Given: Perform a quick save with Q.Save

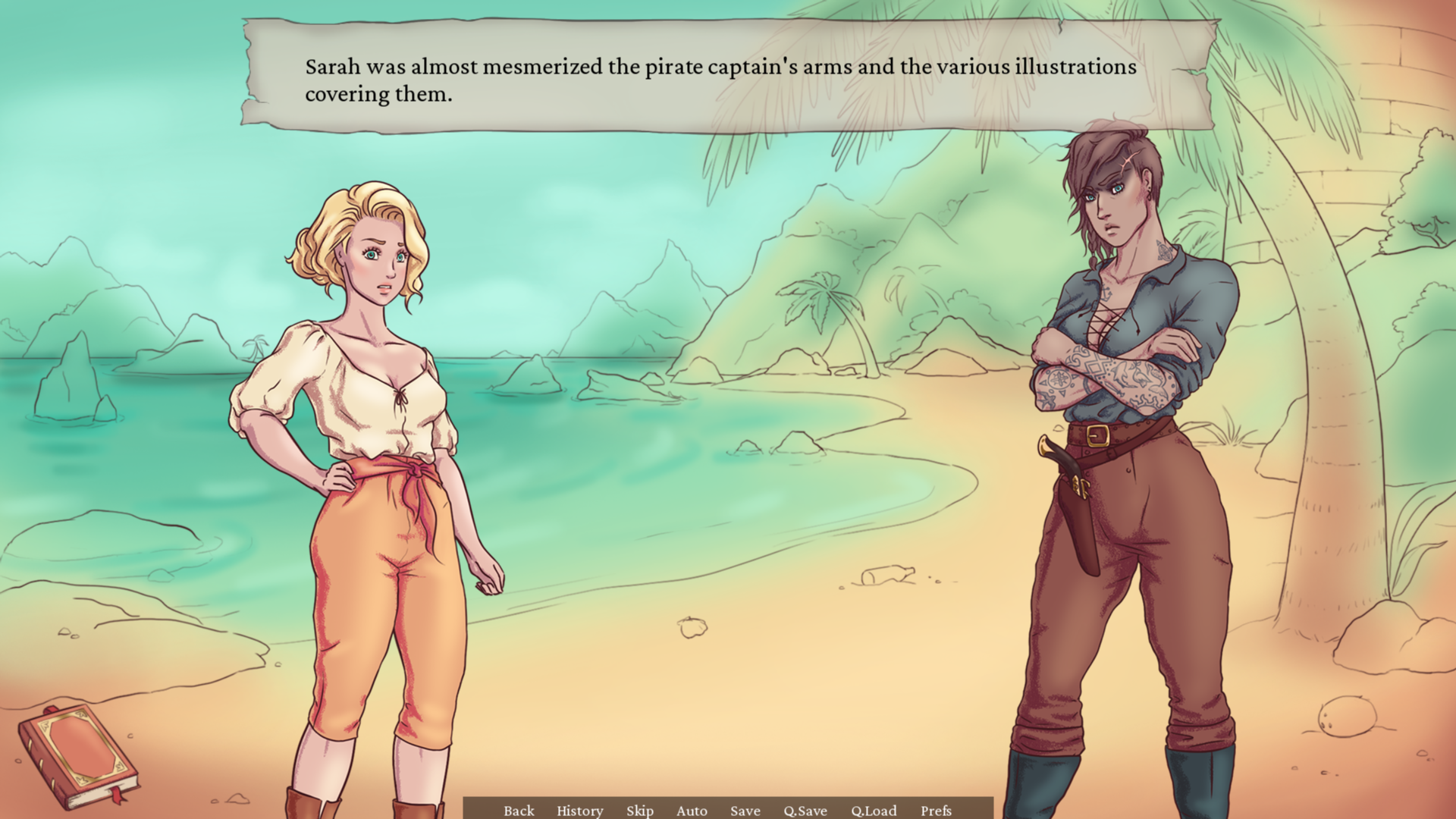Looking at the screenshot, I should pyautogui.click(x=806, y=811).
